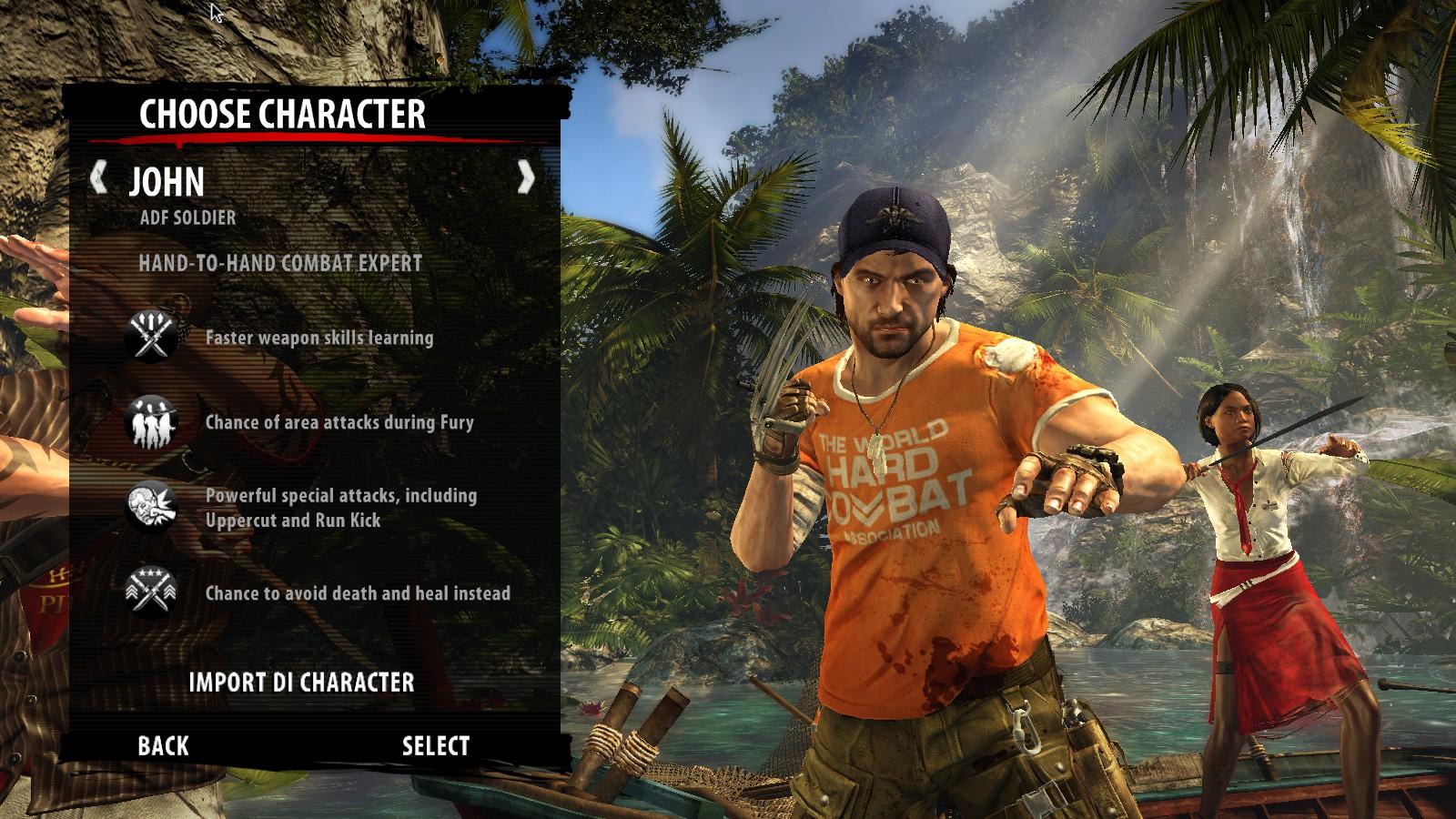This screenshot has height=819, width=1456.
Task: Click the avoid death and heal icon
Action: point(150,591)
